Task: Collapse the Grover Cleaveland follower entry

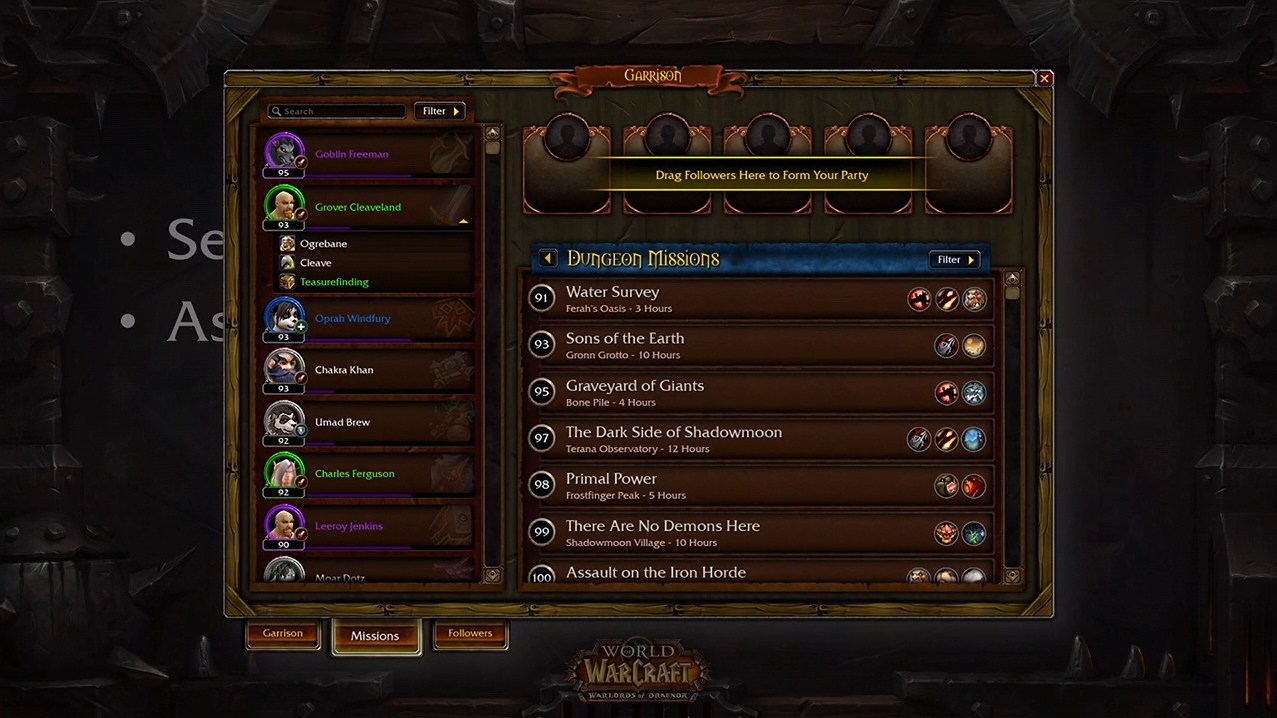Action: [x=462, y=220]
